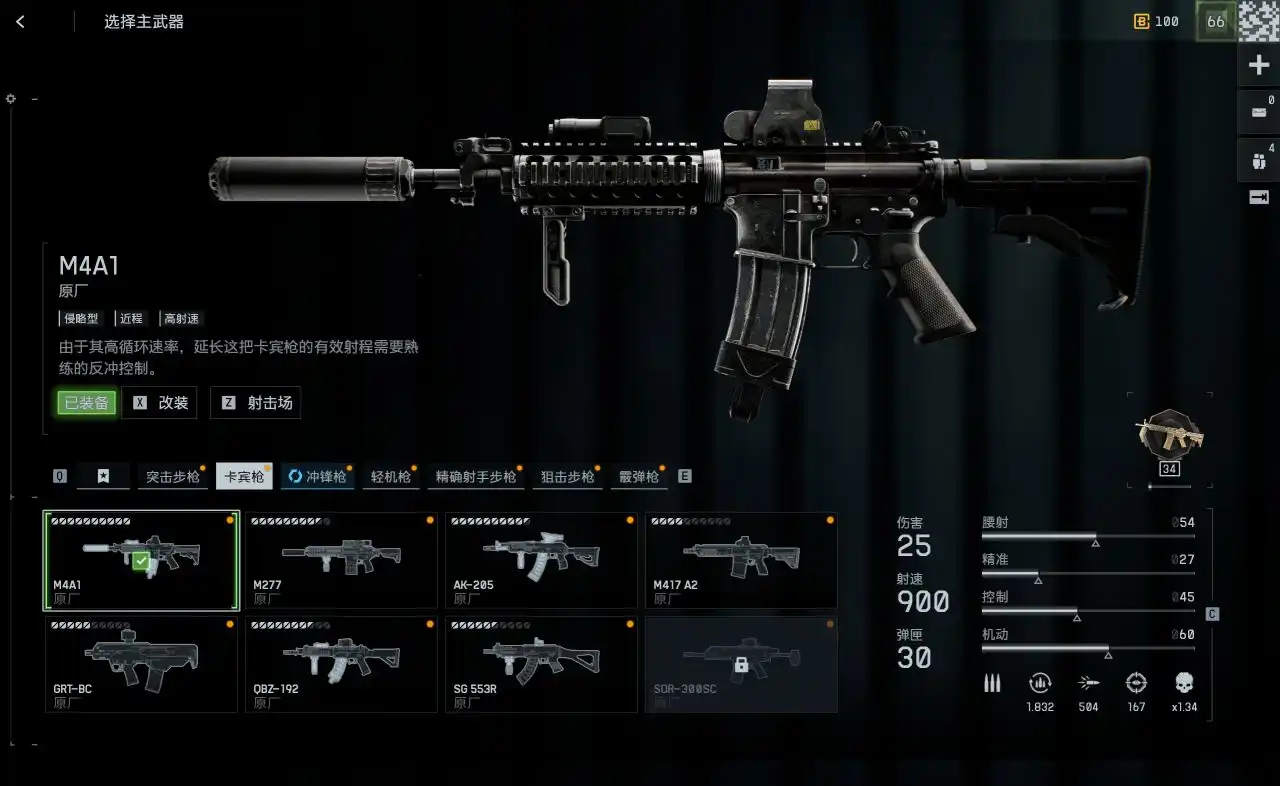Select the QBZ-192 weapon tile

(x=341, y=664)
